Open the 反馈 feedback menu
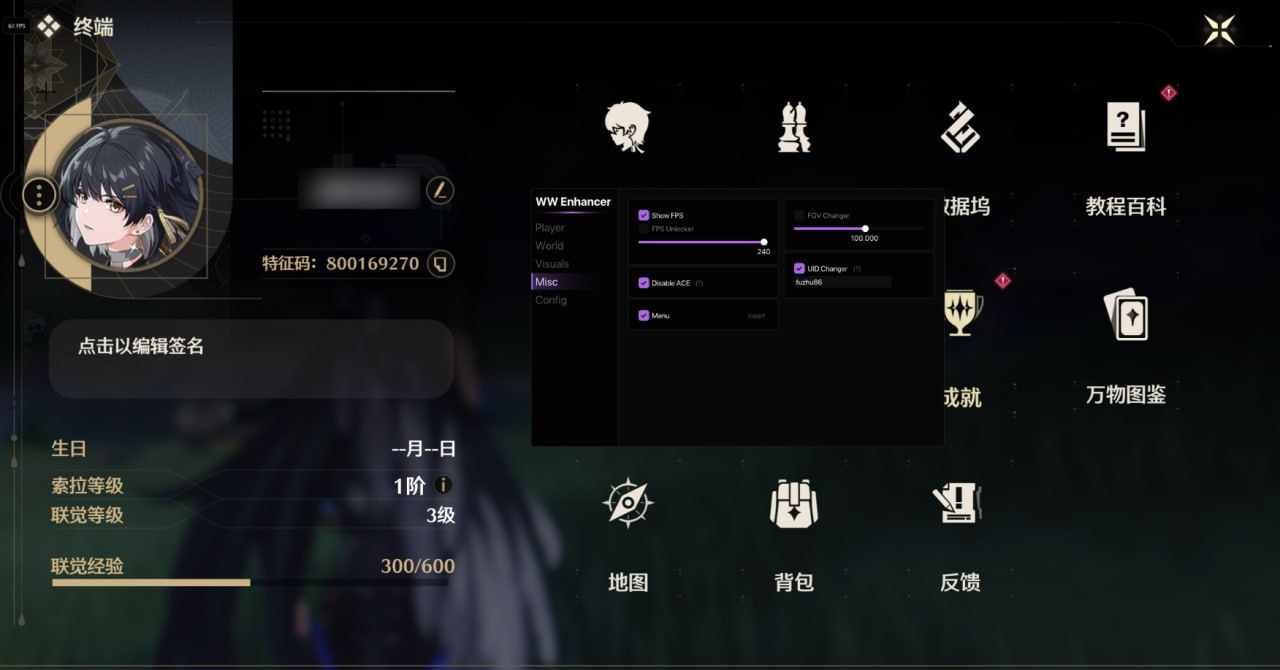 point(960,502)
